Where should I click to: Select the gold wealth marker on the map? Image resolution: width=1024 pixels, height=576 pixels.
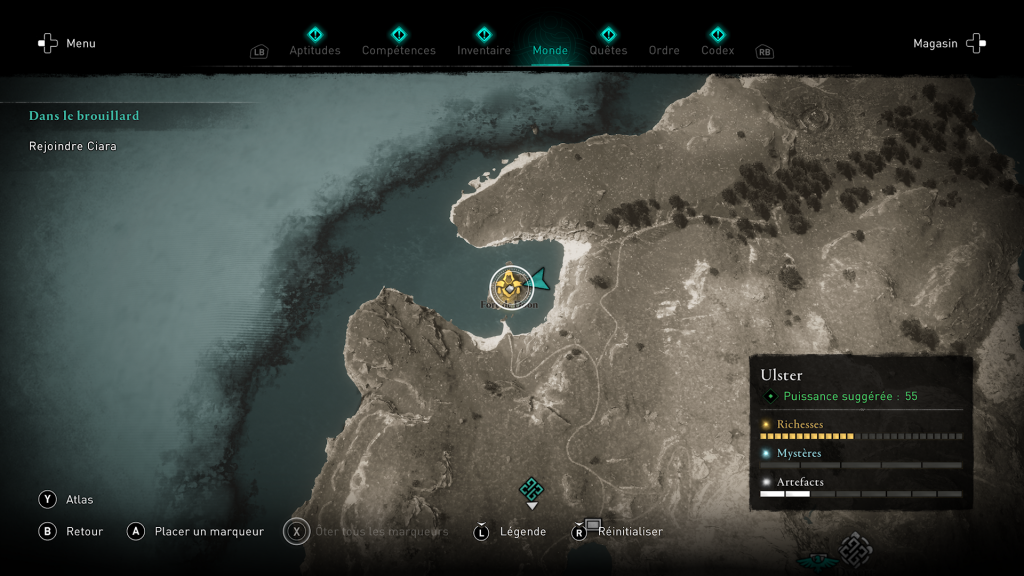tap(510, 288)
